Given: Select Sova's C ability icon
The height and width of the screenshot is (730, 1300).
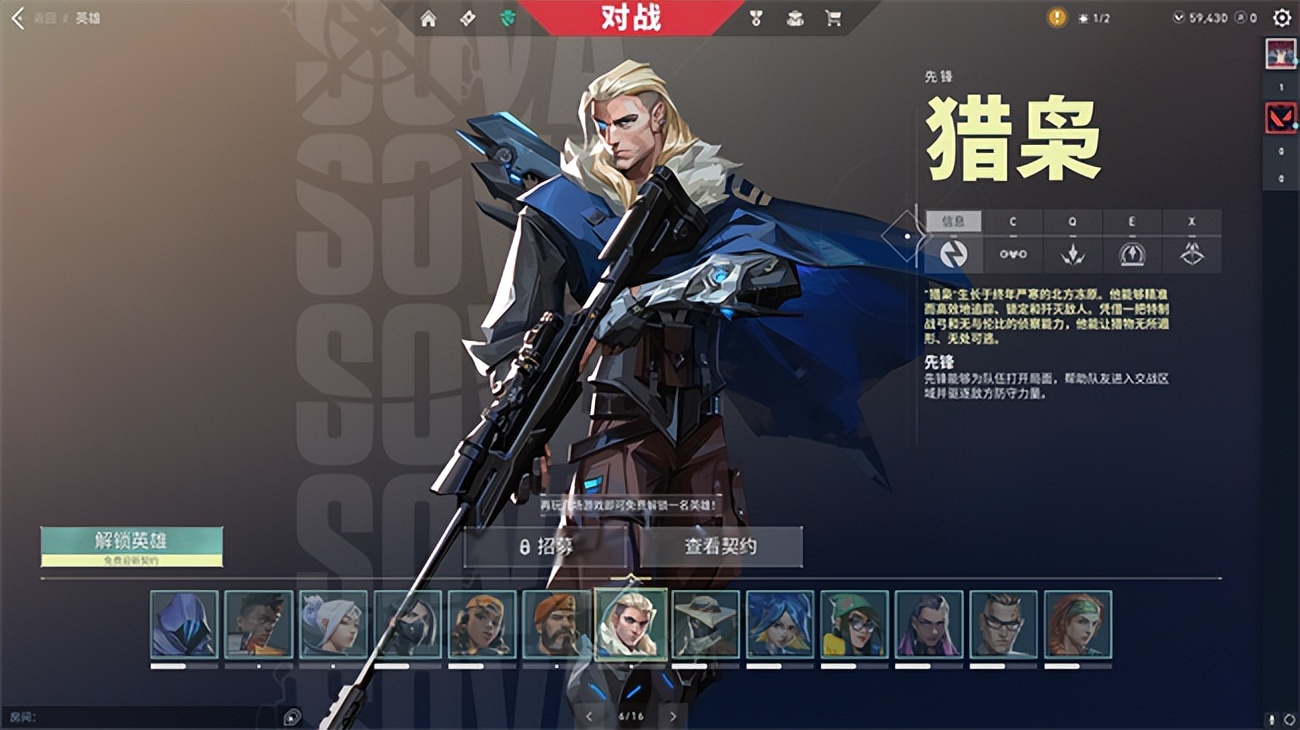Looking at the screenshot, I should 1015,253.
